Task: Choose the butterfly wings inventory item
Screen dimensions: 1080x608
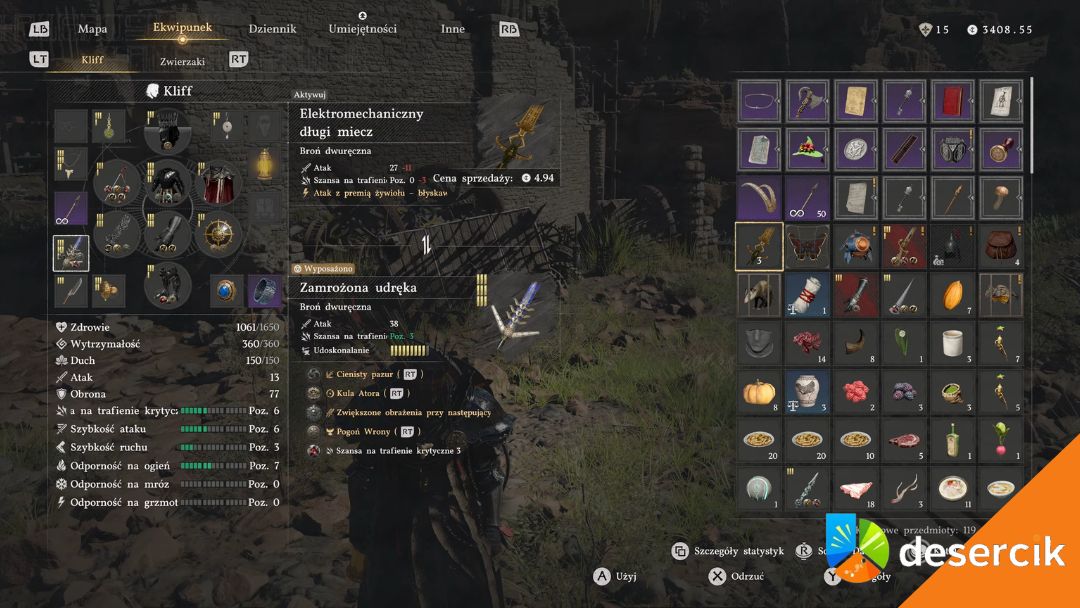Action: (807, 246)
